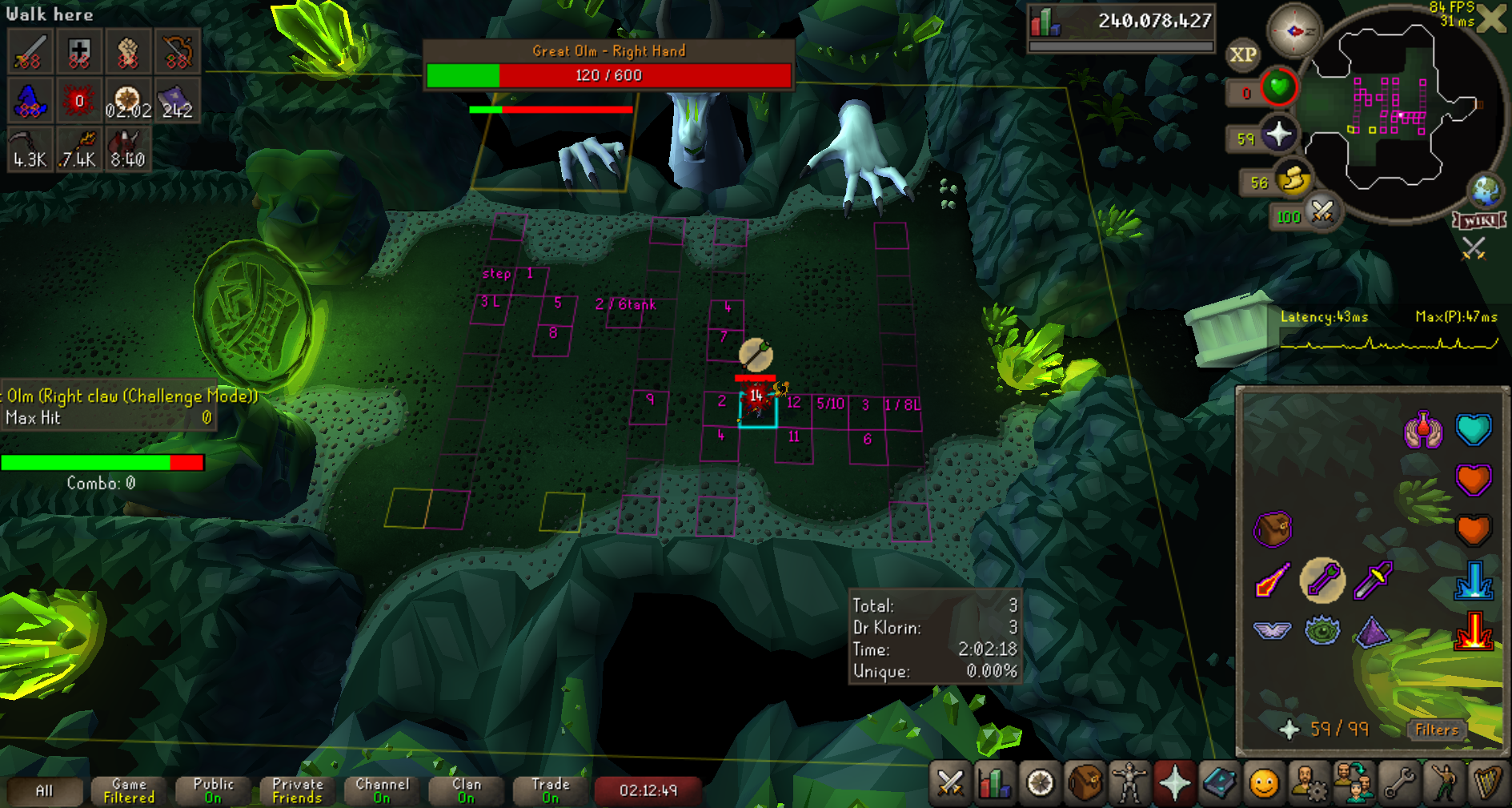
Task: Activate the special attack orb
Action: point(1322,212)
